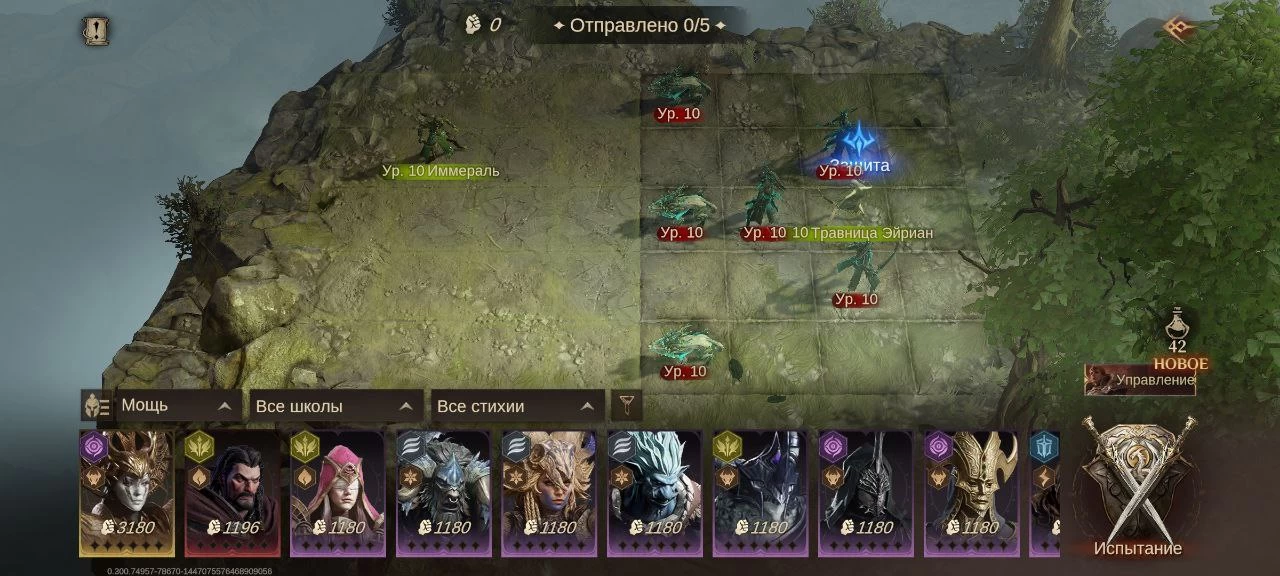Screen dimensions: 1280x576
Task: Open the exclamation info icon
Action: tap(96, 31)
